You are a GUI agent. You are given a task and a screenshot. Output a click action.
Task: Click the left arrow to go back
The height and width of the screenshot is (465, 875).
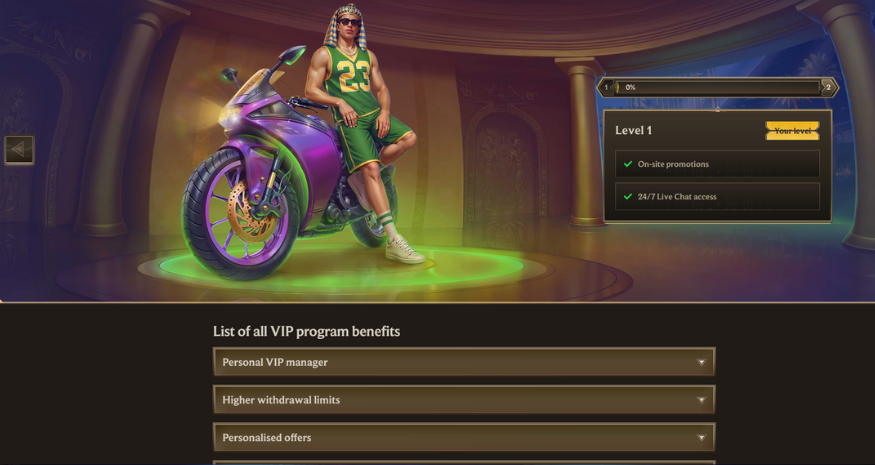pos(19,150)
